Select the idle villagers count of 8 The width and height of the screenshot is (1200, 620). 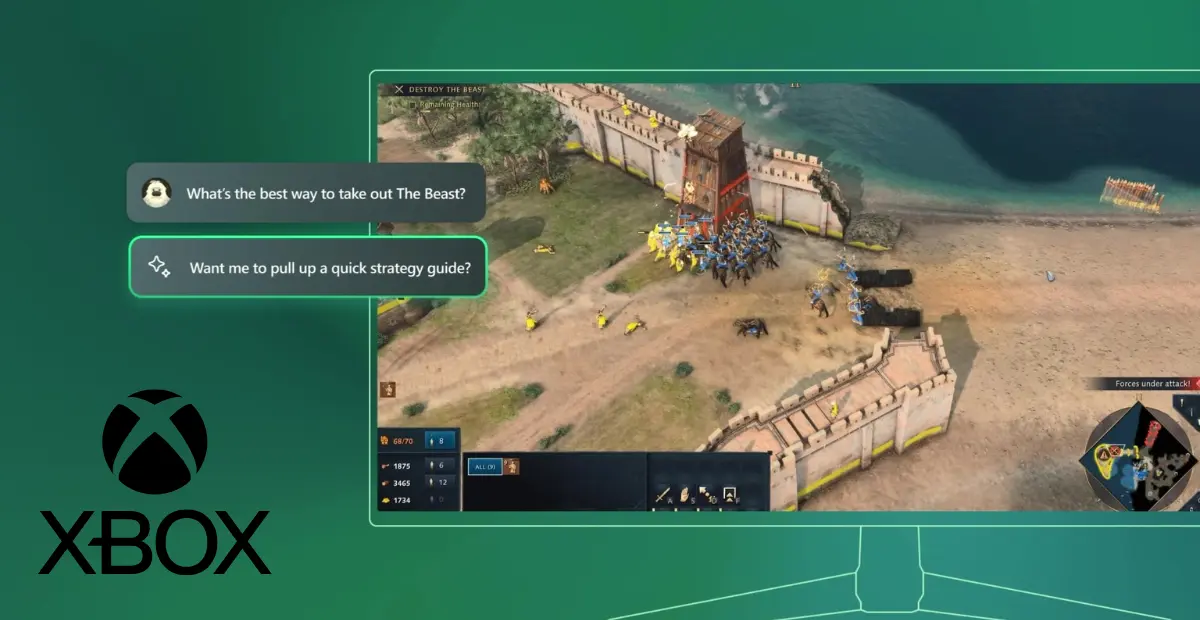440,440
